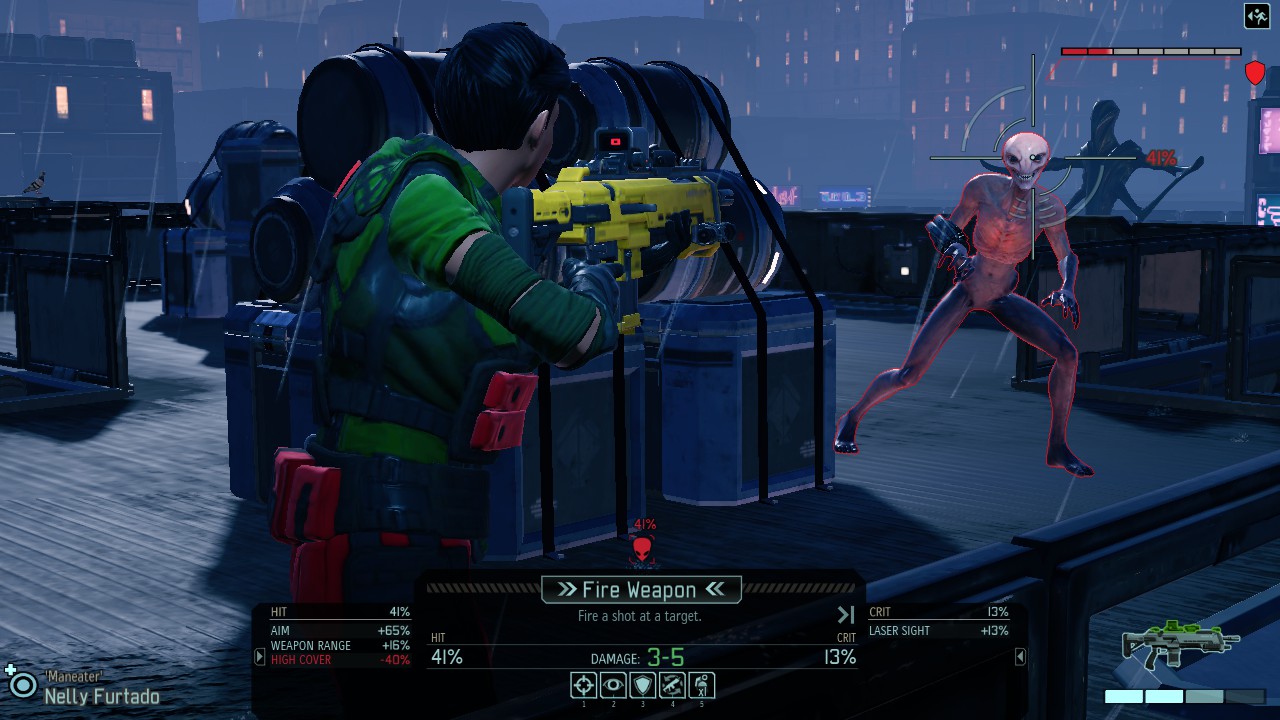The image size is (1280, 720).
Task: Activate the Overwatch eye ability
Action: click(613, 685)
